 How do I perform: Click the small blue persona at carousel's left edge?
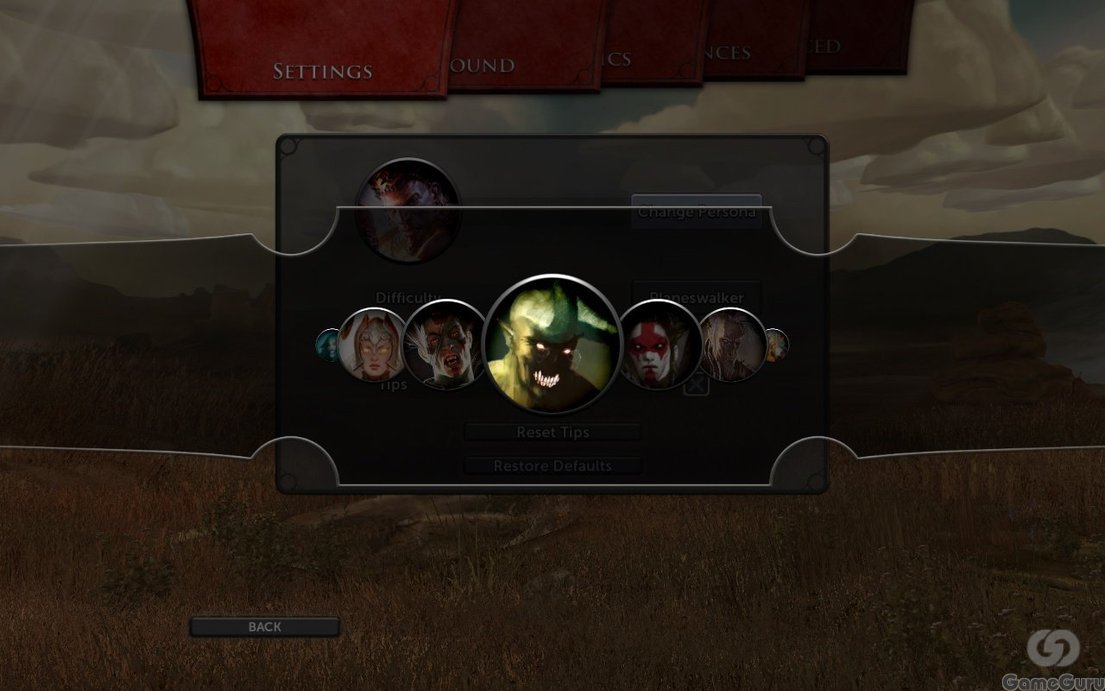tap(328, 345)
